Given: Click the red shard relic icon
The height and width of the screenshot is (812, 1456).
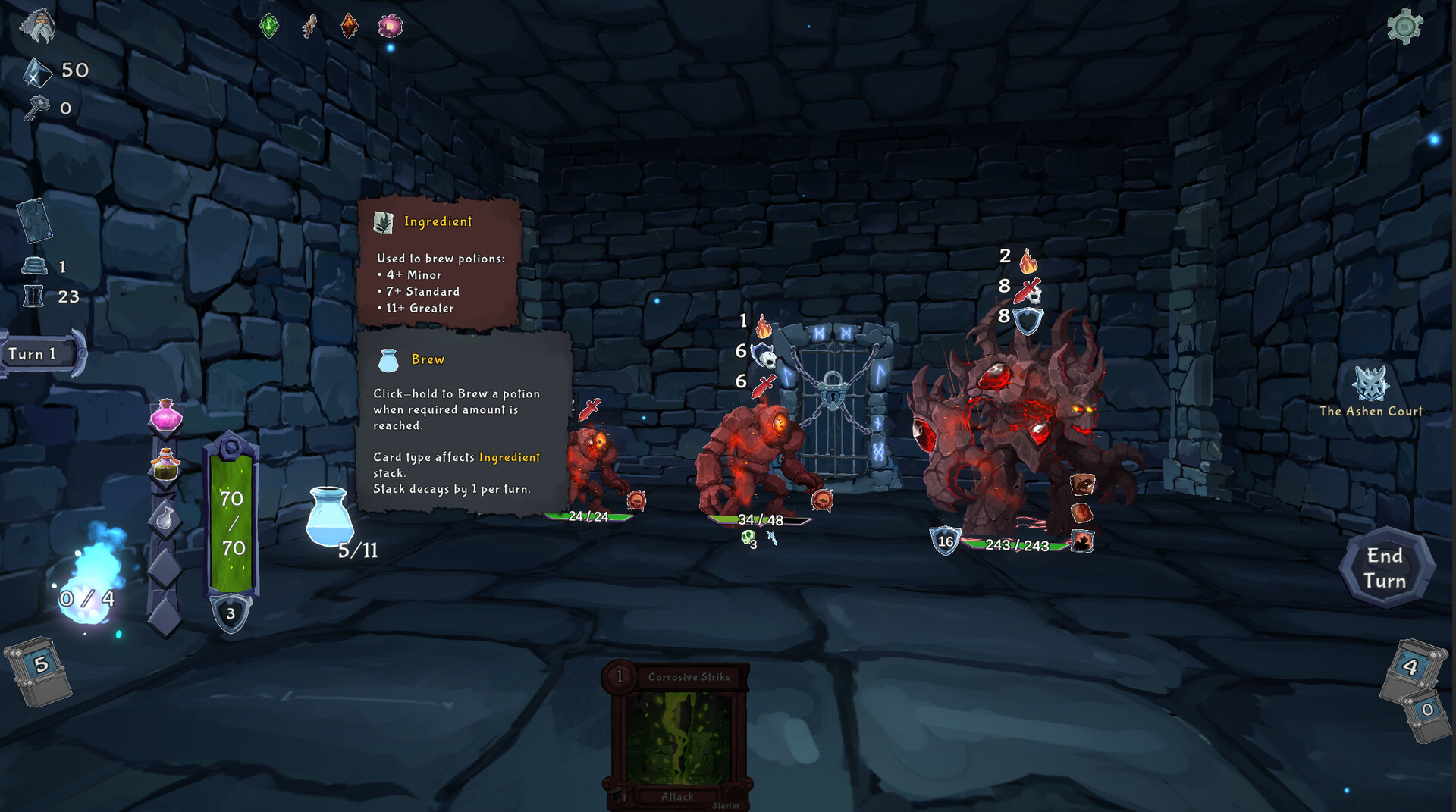Looking at the screenshot, I should (348, 25).
